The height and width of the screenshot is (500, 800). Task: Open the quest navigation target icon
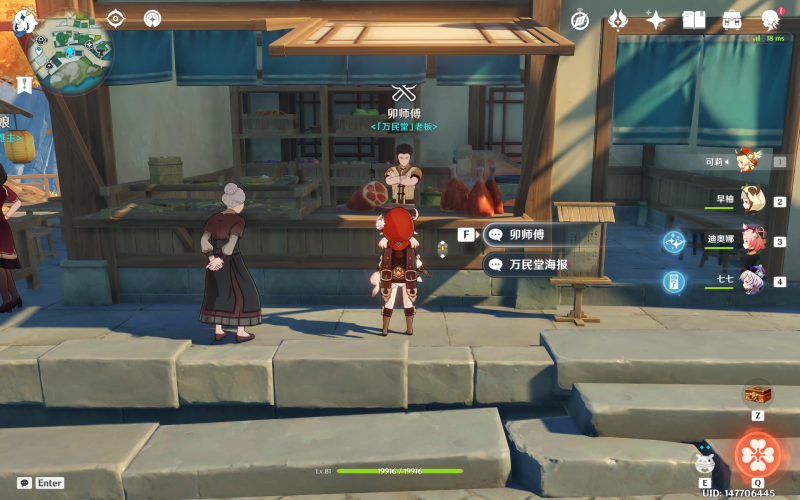pyautogui.click(x=116, y=18)
